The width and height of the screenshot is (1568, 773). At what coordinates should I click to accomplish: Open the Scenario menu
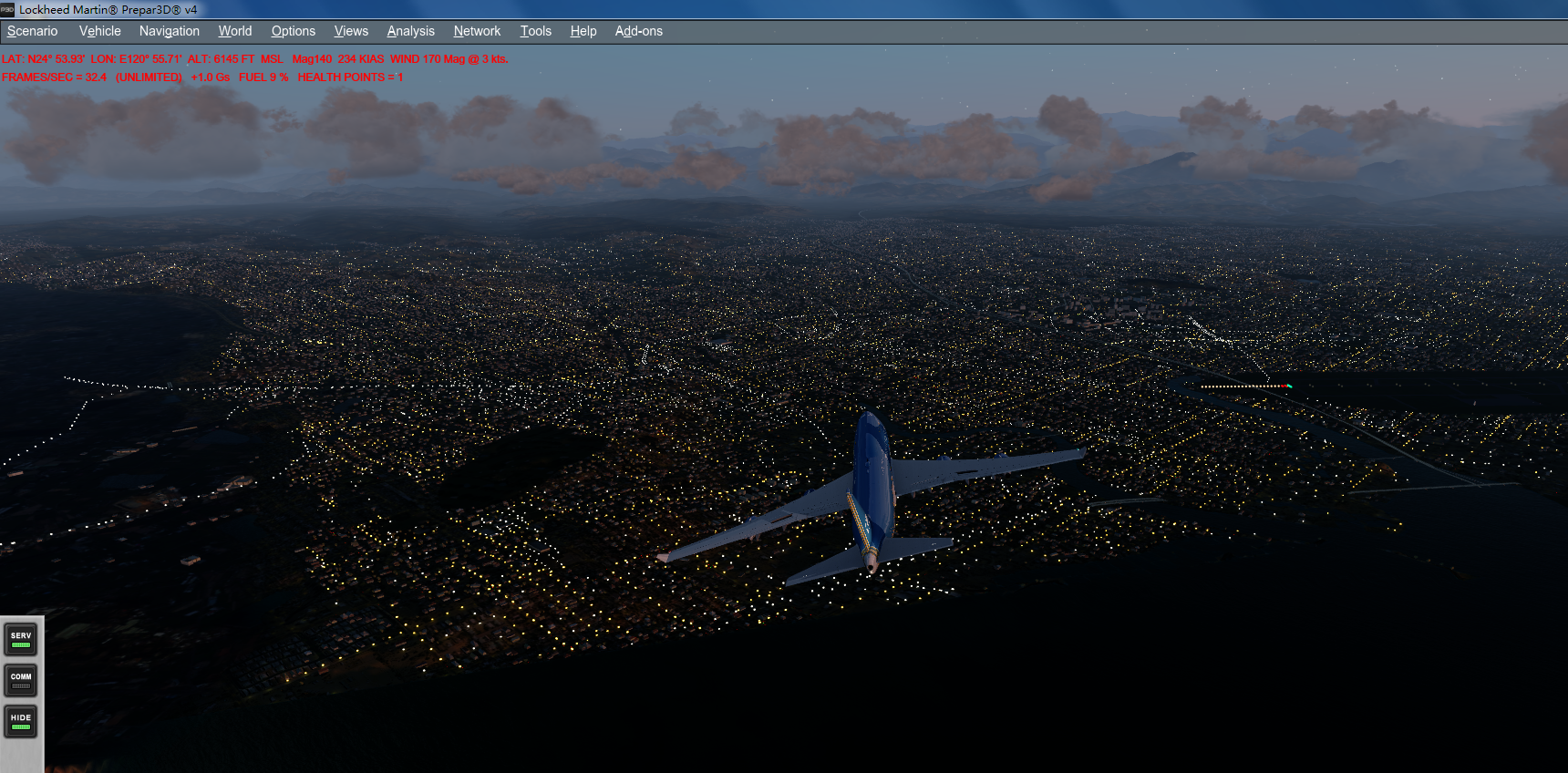tap(32, 30)
